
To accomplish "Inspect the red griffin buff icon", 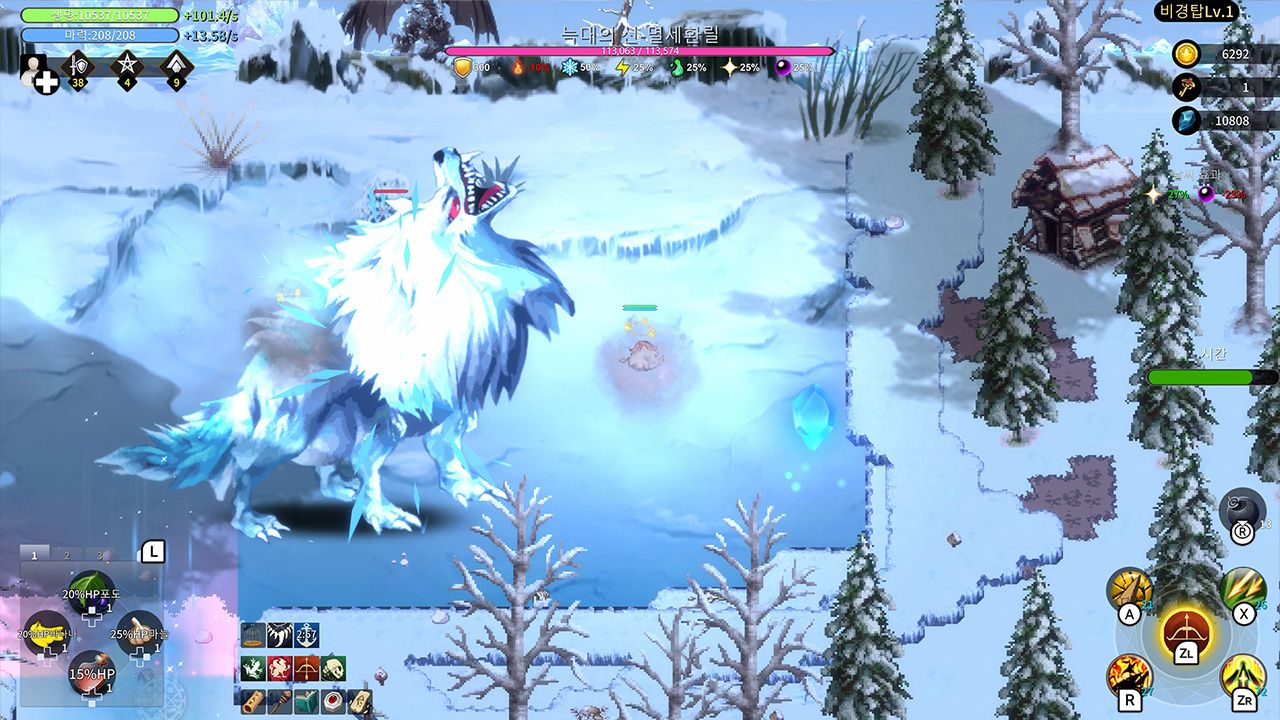I will pyautogui.click(x=280, y=669).
